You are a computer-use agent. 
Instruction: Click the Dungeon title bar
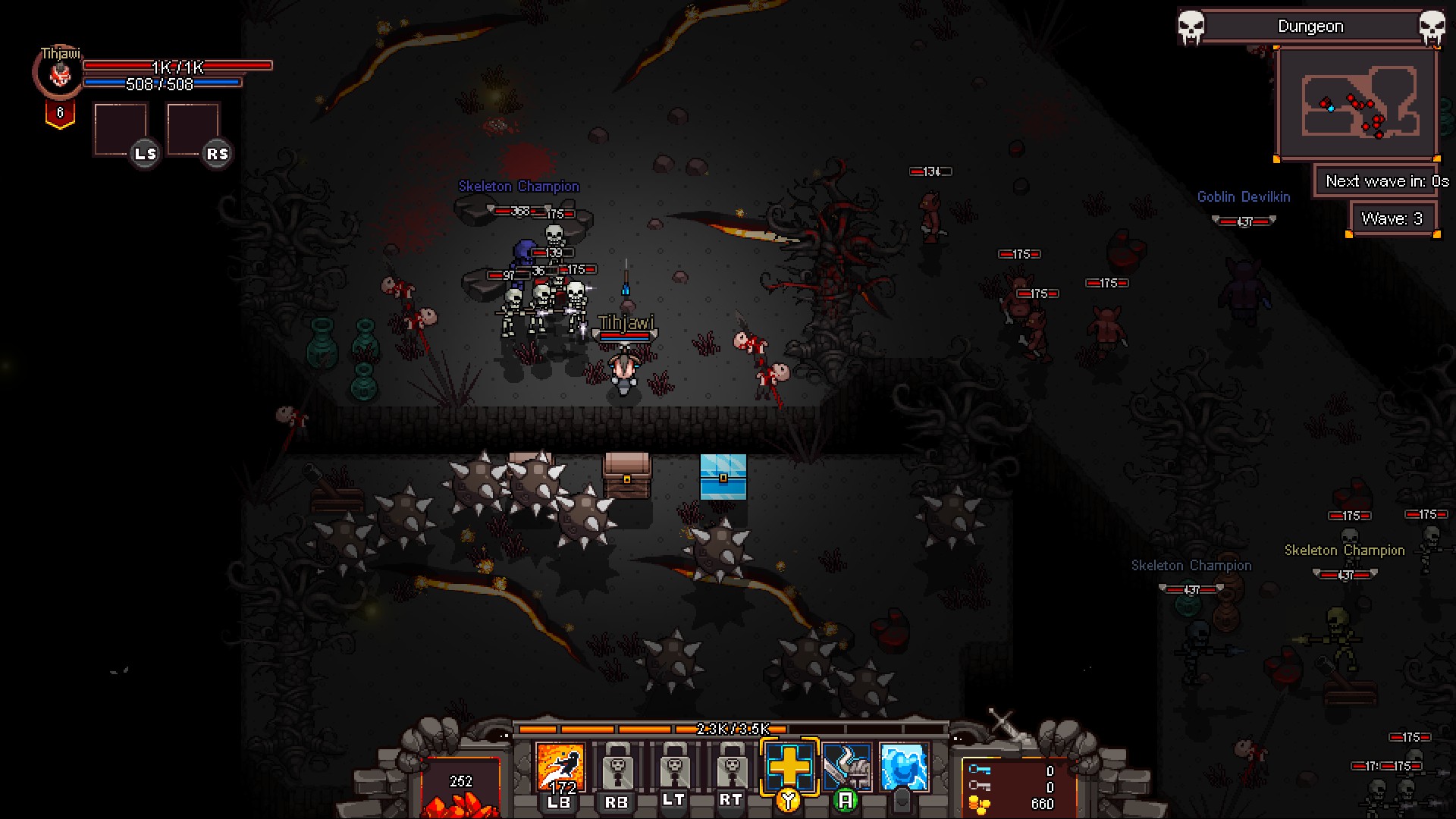[x=1310, y=26]
